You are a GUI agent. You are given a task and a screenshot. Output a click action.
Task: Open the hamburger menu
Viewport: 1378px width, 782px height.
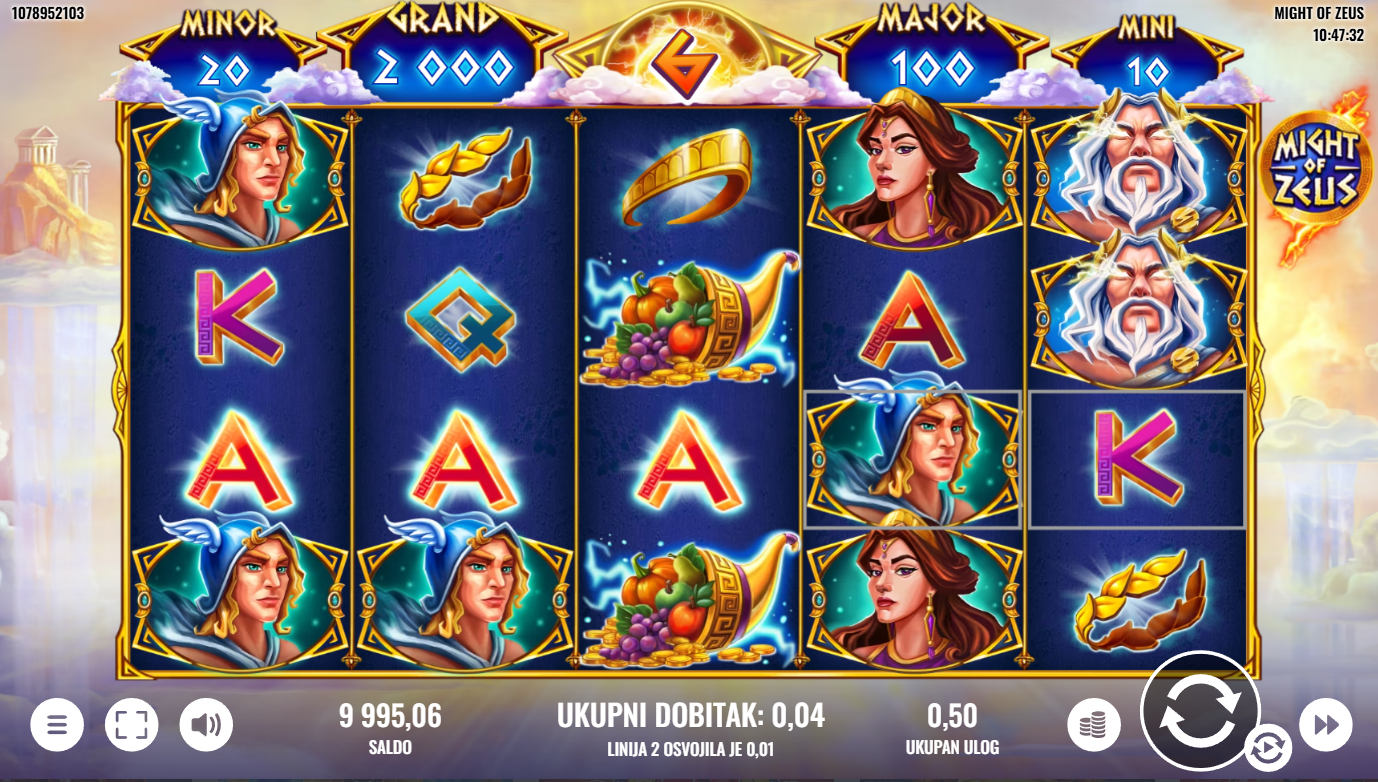(x=57, y=725)
